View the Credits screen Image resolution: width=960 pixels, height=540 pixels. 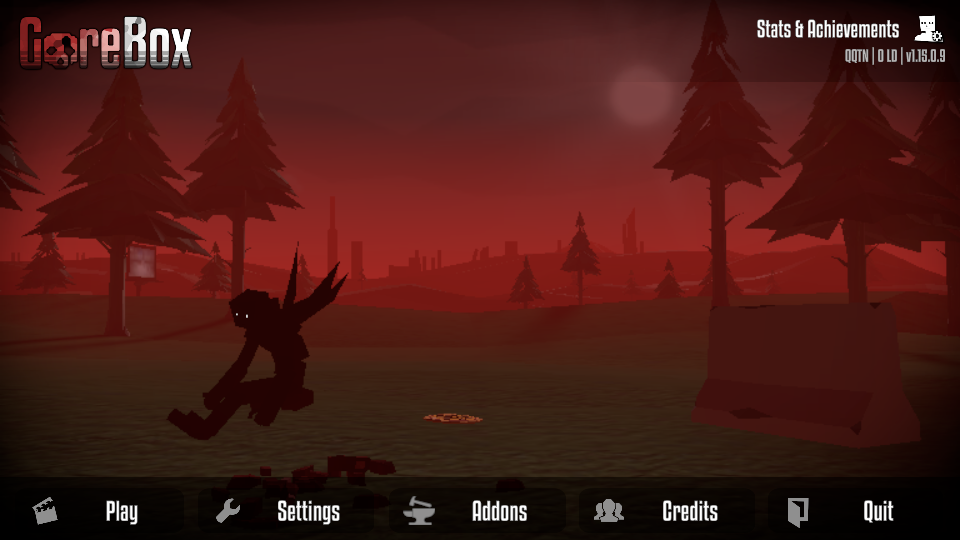(690, 512)
